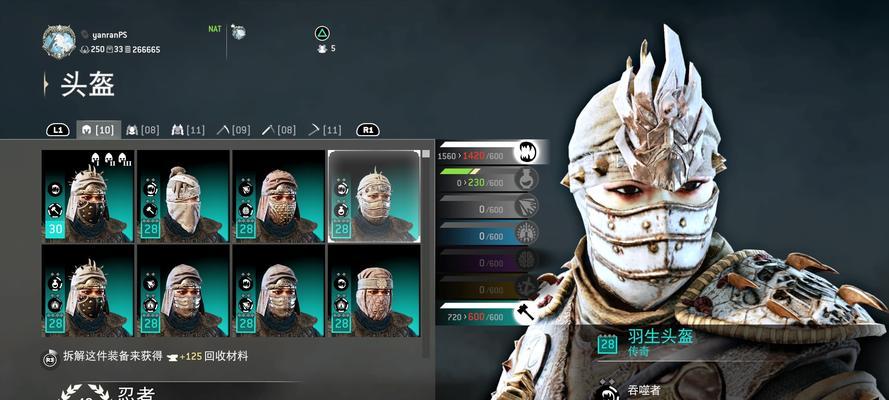Select the level 30 helmet tile

(x=88, y=196)
